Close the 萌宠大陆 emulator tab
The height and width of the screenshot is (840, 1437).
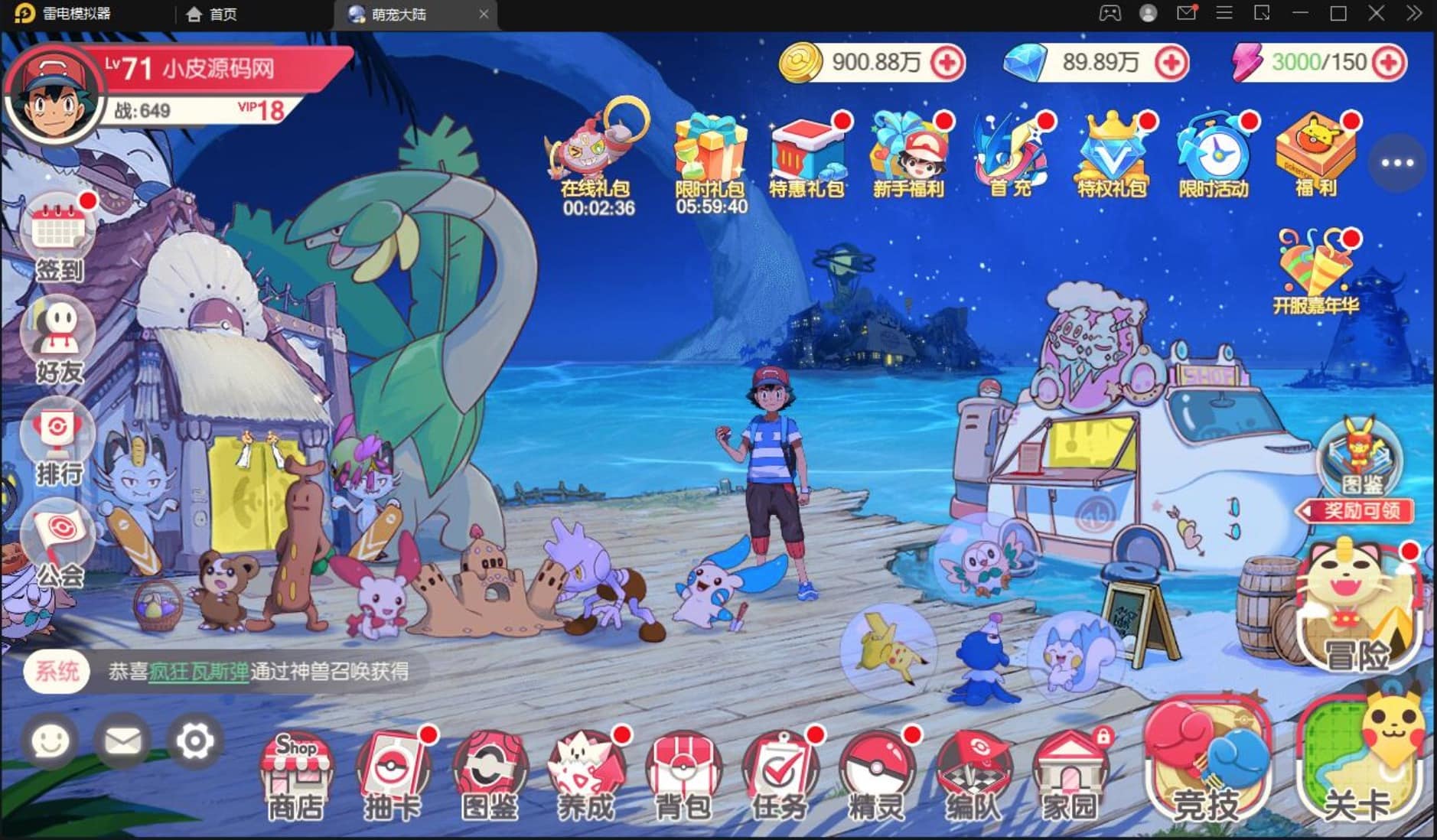pos(484,14)
